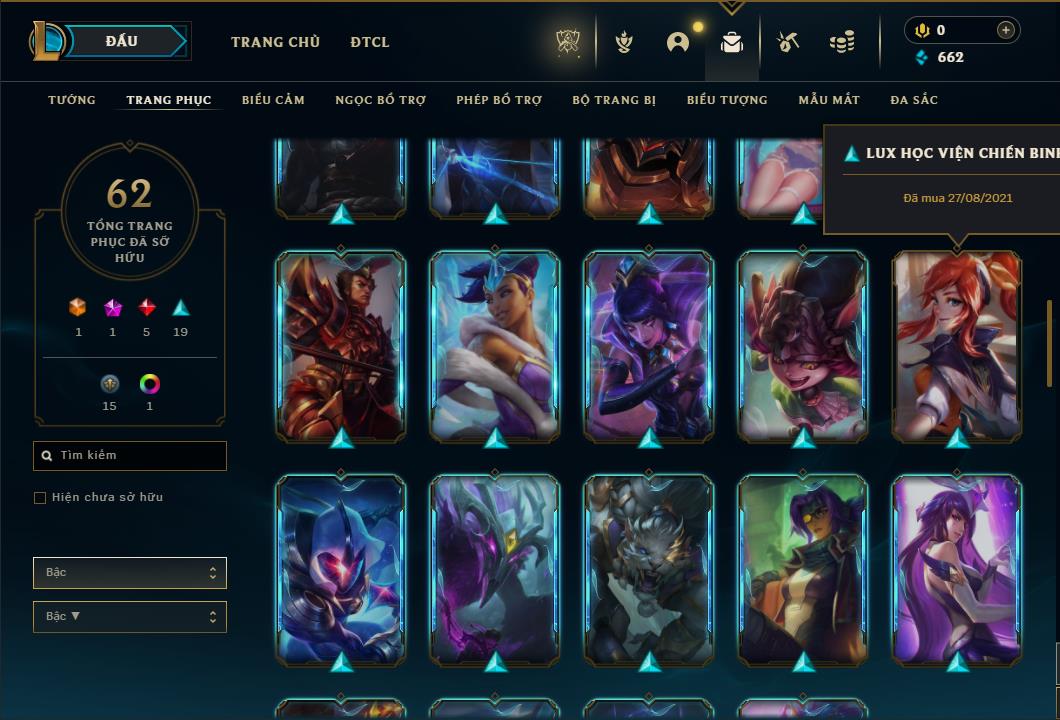Go to the ĐTCL section
The image size is (1060, 720).
click(x=370, y=42)
